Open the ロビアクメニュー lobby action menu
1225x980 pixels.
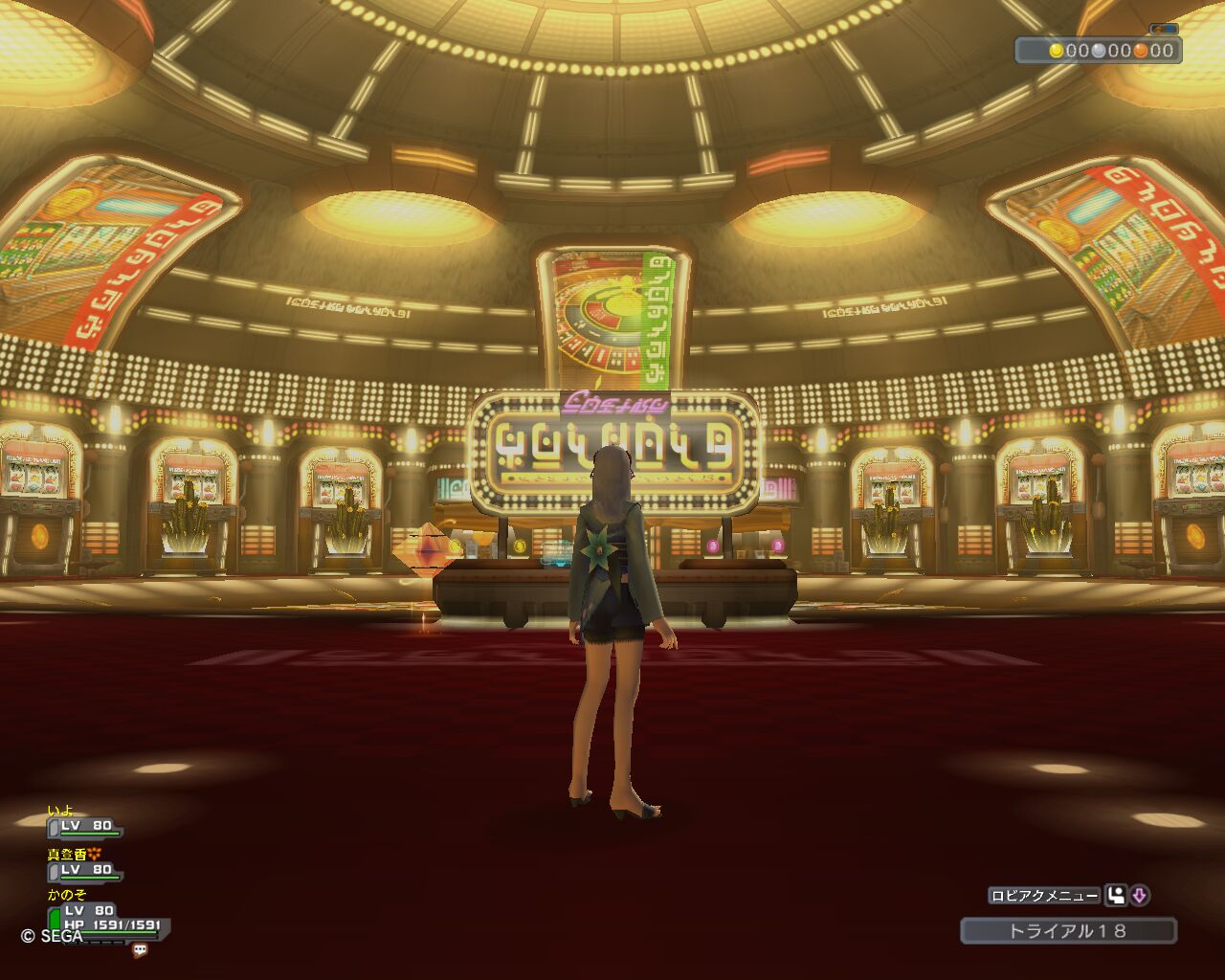tap(1044, 896)
